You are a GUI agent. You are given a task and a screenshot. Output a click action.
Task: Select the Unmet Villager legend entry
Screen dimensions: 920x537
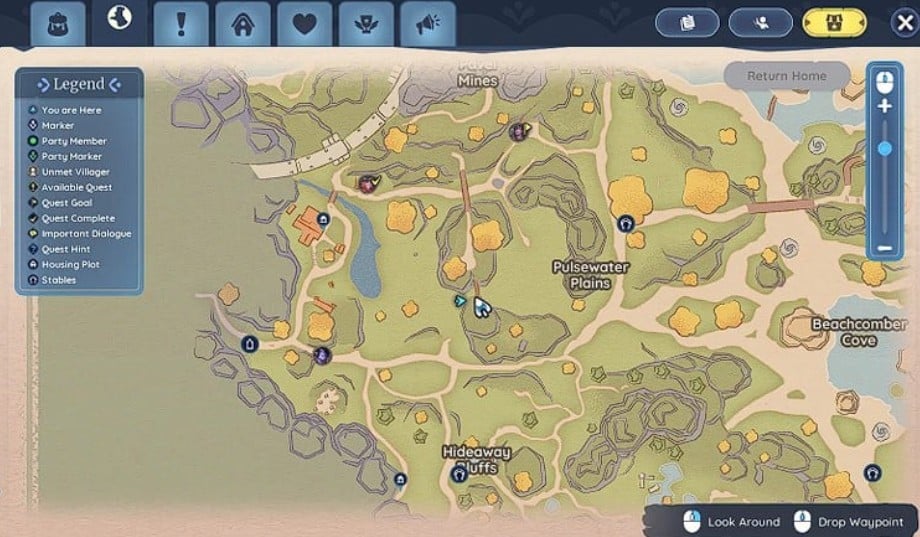point(75,172)
